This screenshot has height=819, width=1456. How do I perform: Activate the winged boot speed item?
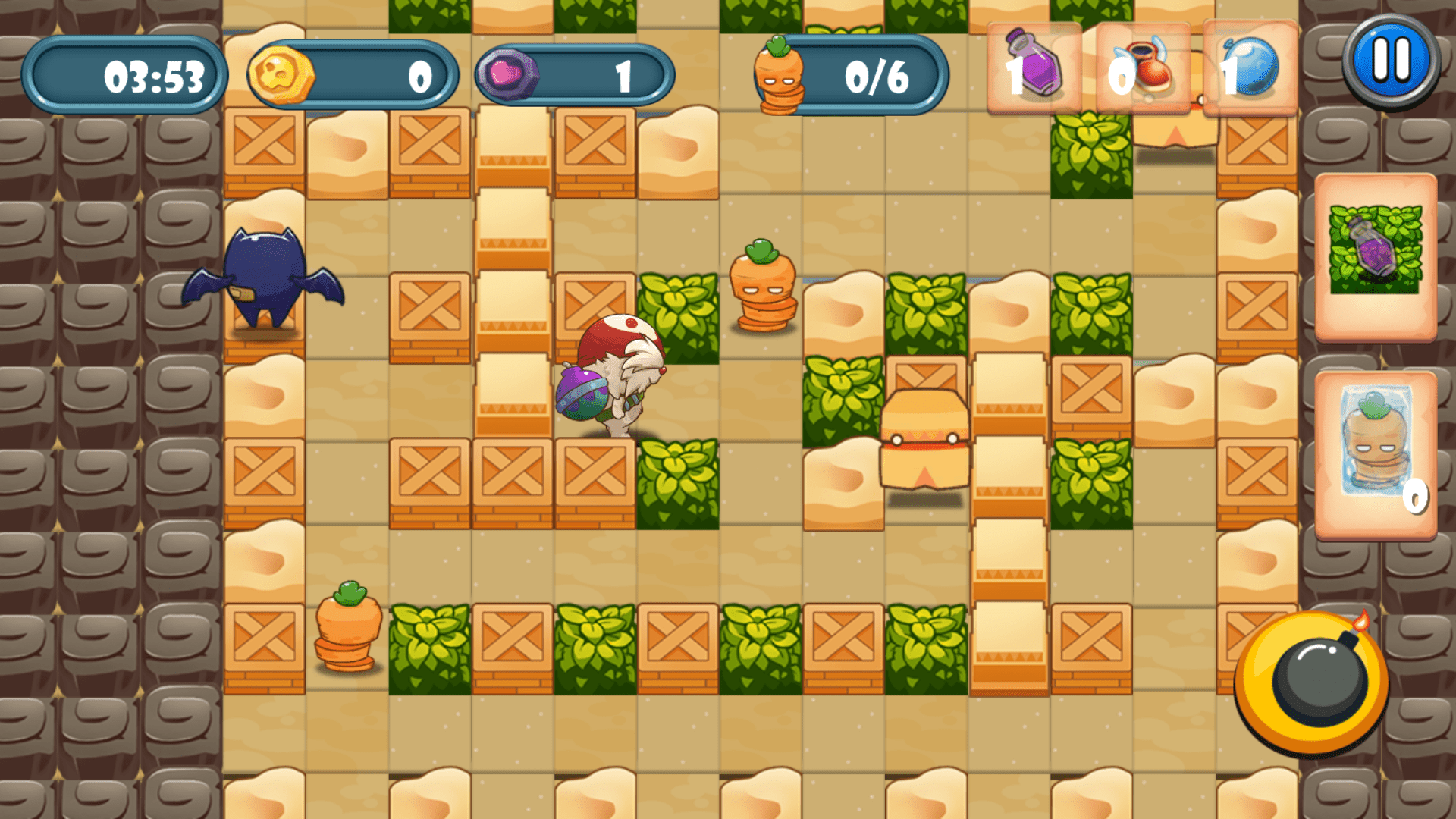1145,70
